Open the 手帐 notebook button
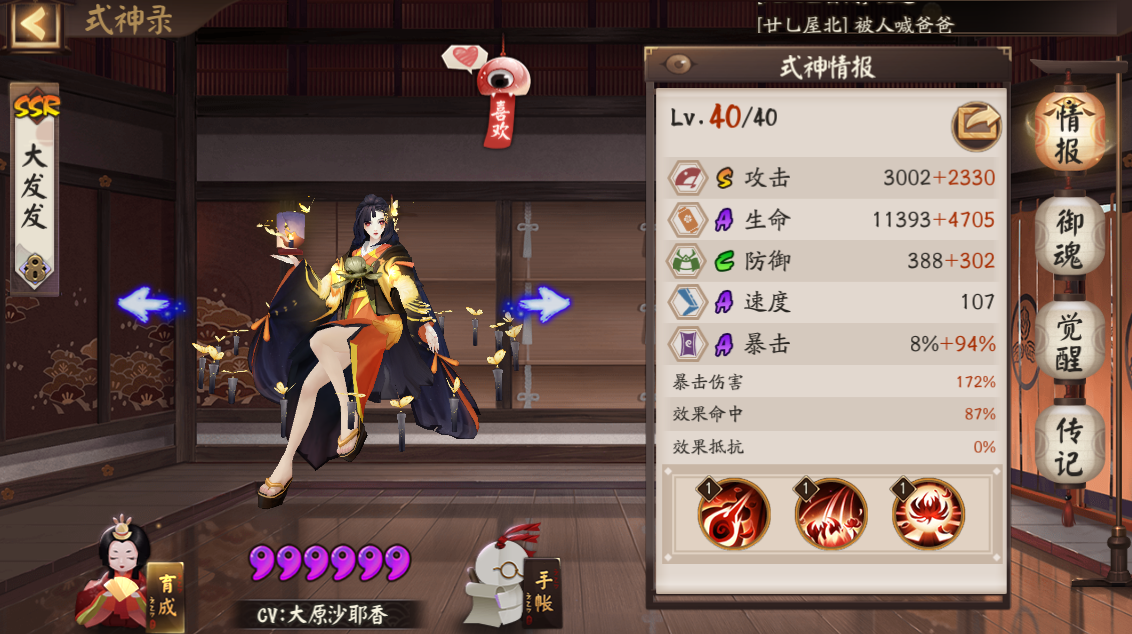 (515, 580)
